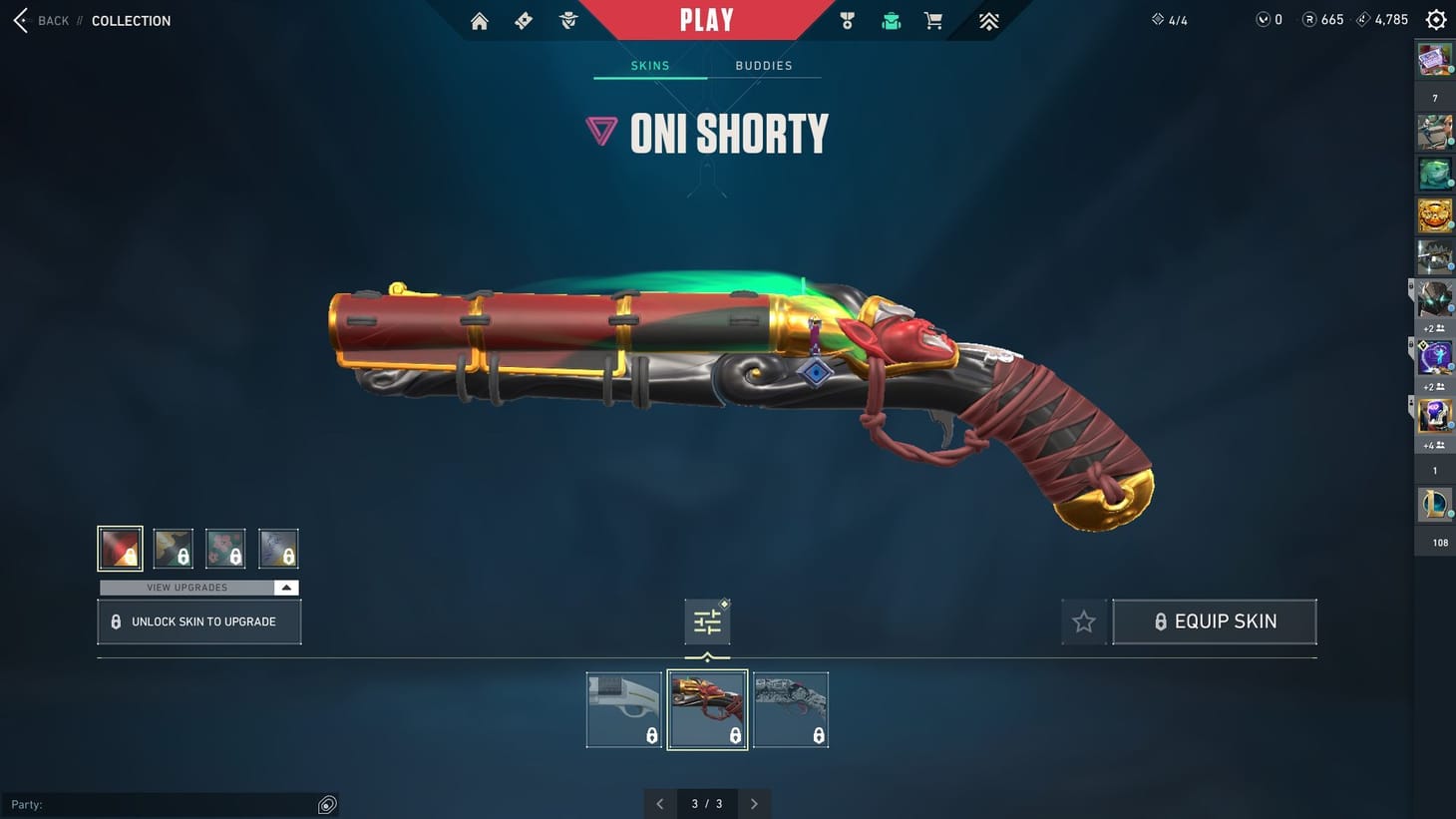Image resolution: width=1456 pixels, height=819 pixels.
Task: Open Settings with the gear icon
Action: (1435, 19)
